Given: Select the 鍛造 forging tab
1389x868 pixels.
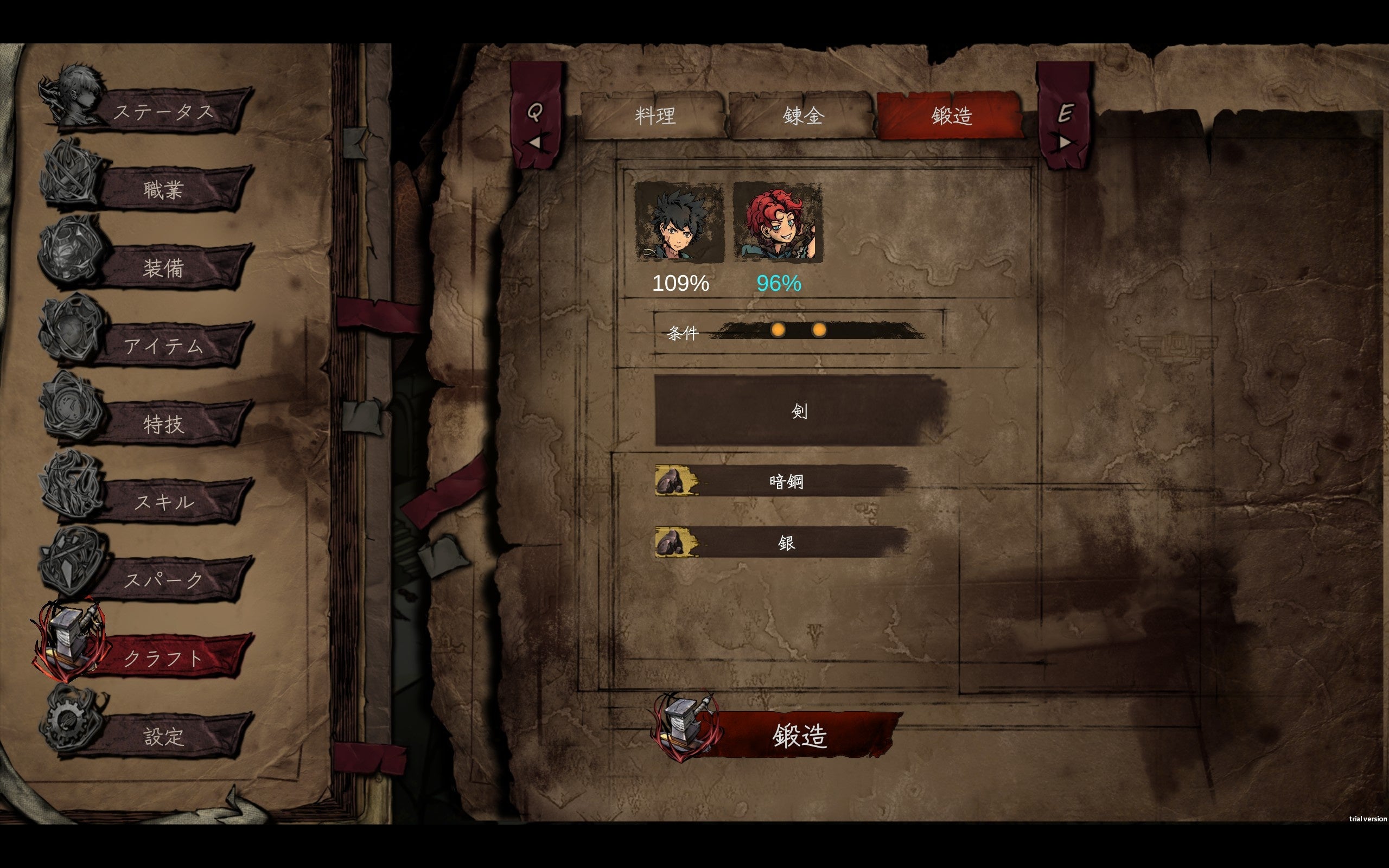Looking at the screenshot, I should [951, 117].
